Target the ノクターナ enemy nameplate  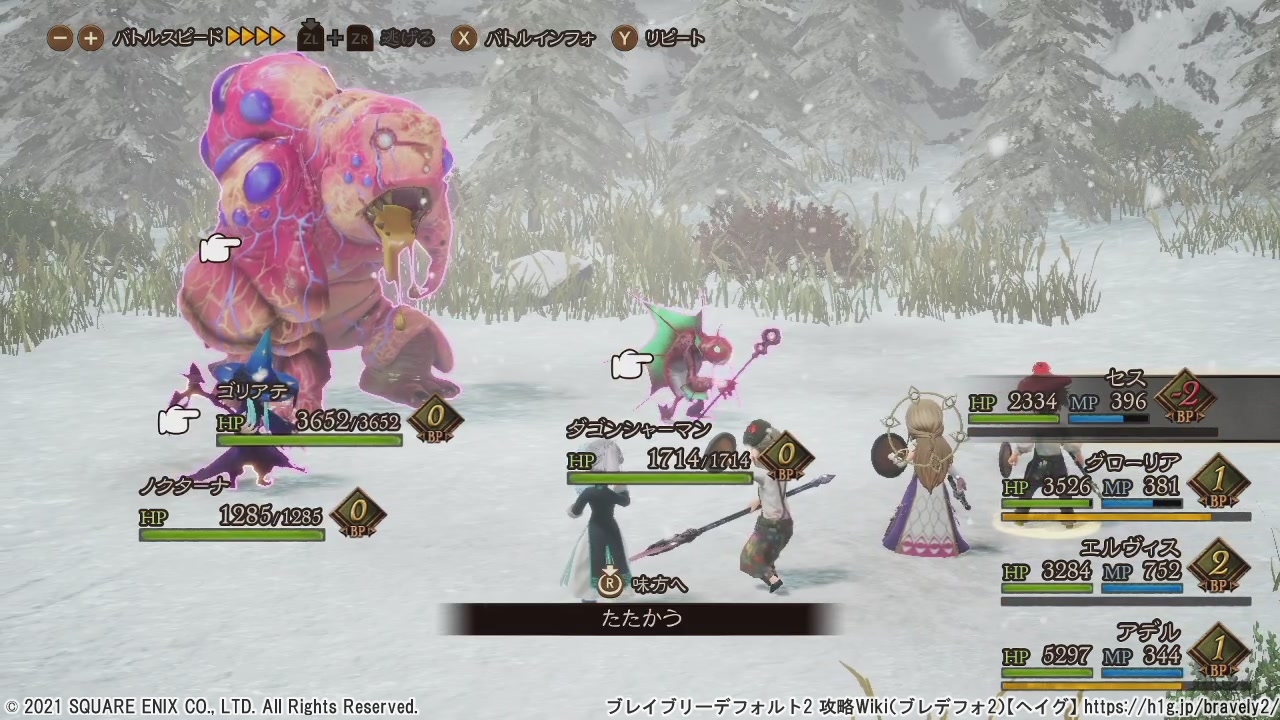[x=186, y=485]
